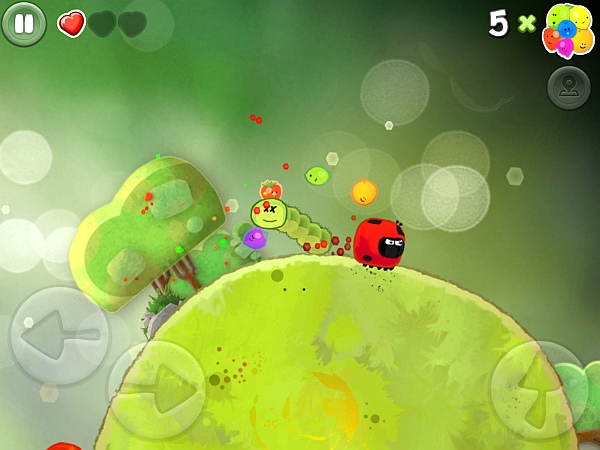This screenshot has height=450, width=600.
Task: Tap the move-right arrow control
Action: tap(156, 389)
